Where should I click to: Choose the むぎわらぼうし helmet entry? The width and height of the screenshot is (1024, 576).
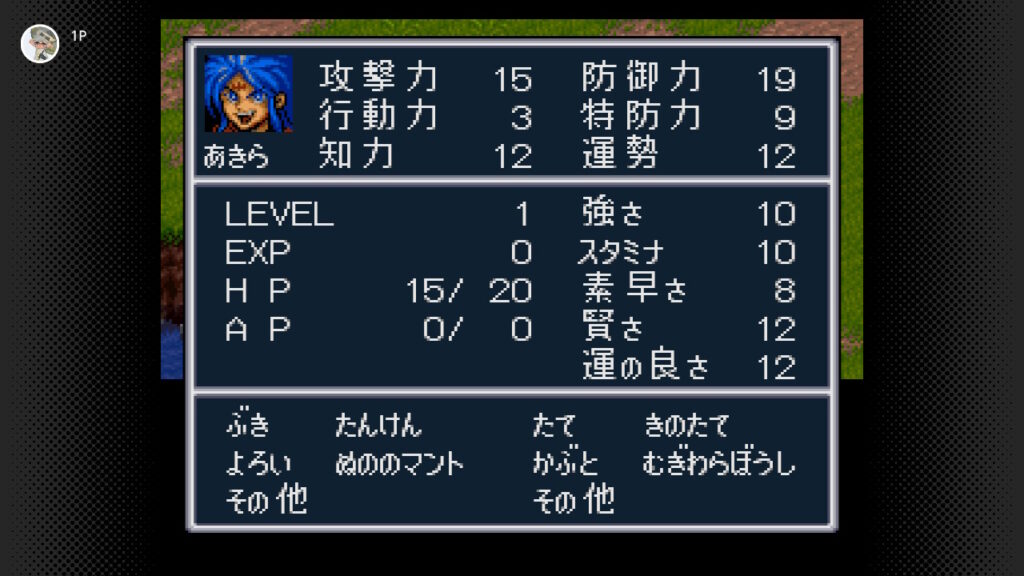[x=718, y=463]
